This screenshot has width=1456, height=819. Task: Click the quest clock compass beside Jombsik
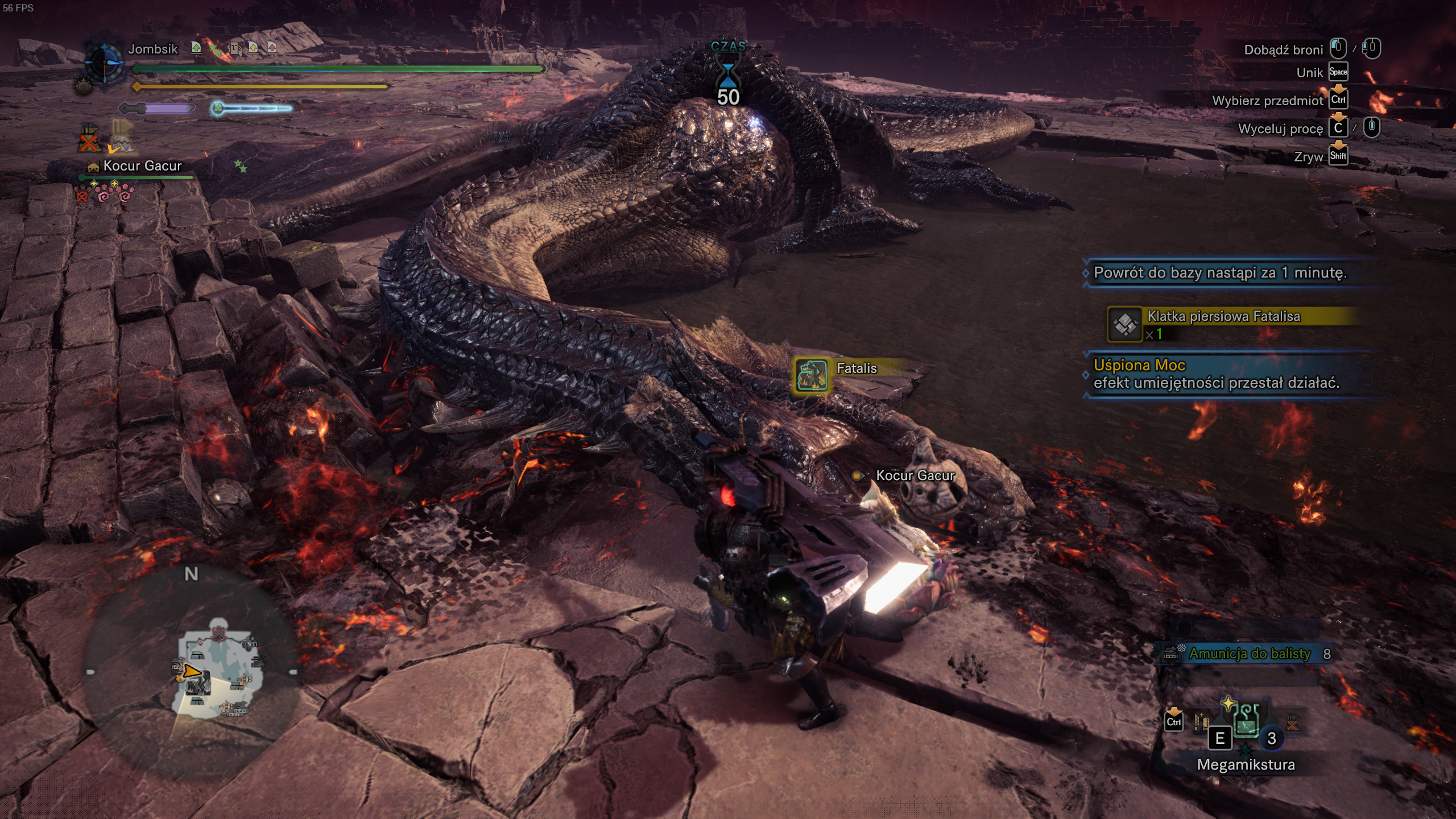(x=105, y=62)
